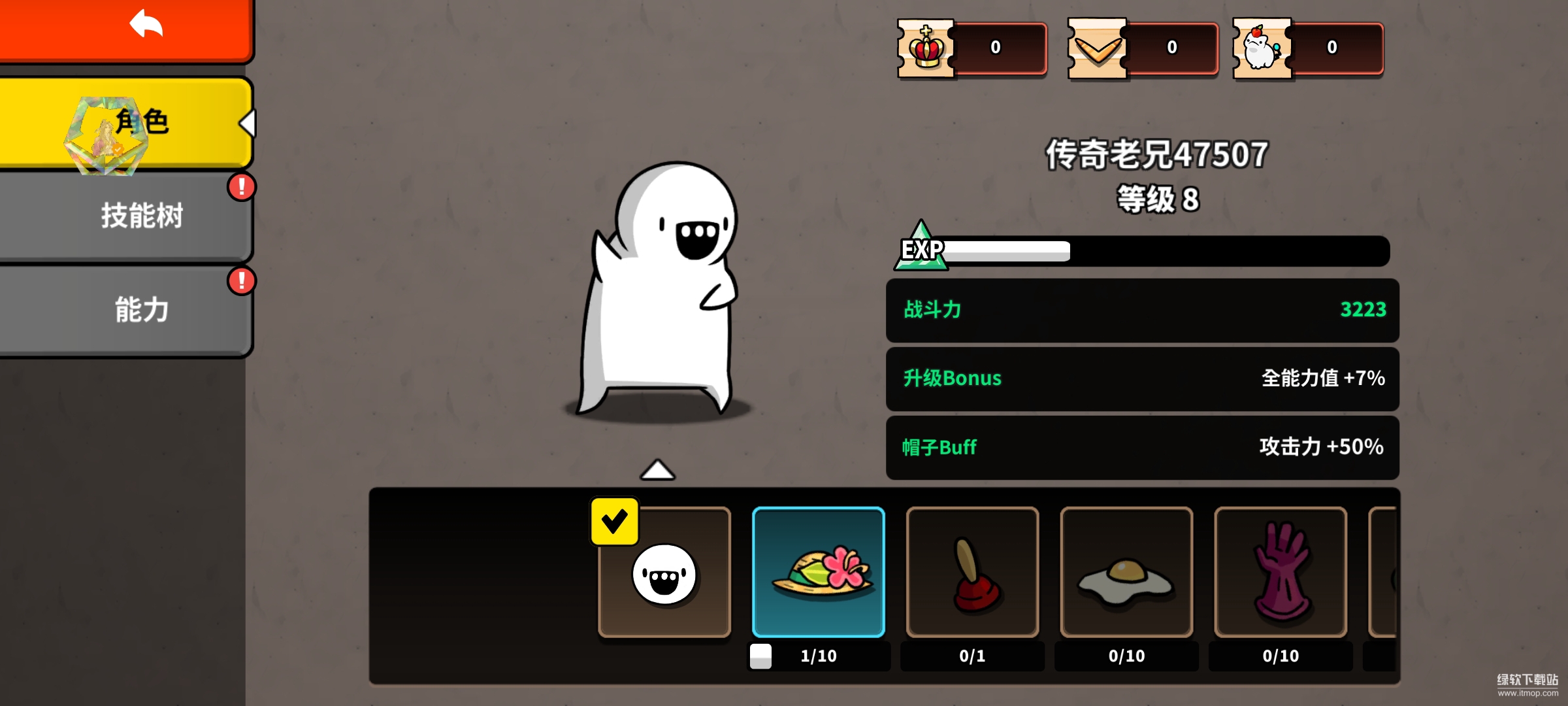
Task: View the 帽子Buff row details
Action: tap(1142, 447)
